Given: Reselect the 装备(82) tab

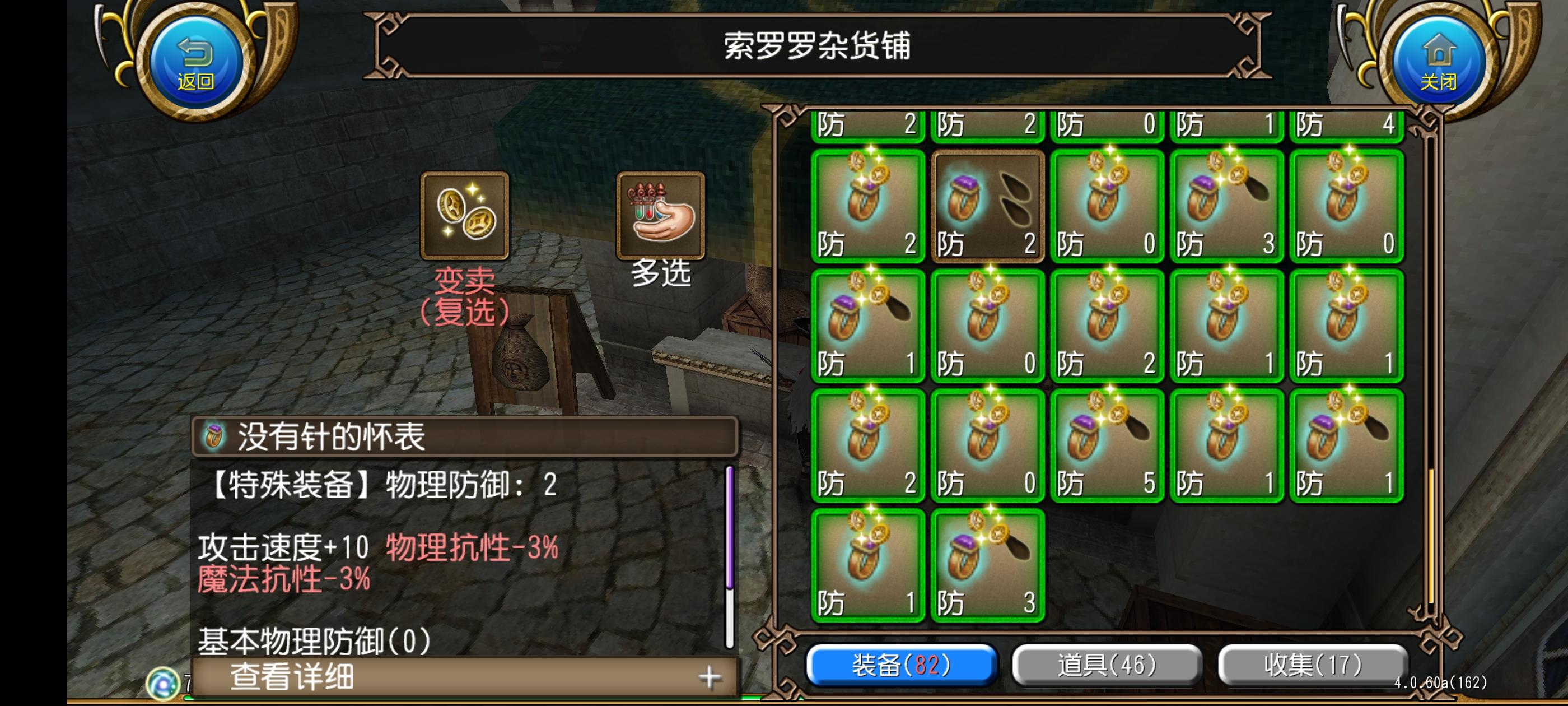Looking at the screenshot, I should 901,666.
